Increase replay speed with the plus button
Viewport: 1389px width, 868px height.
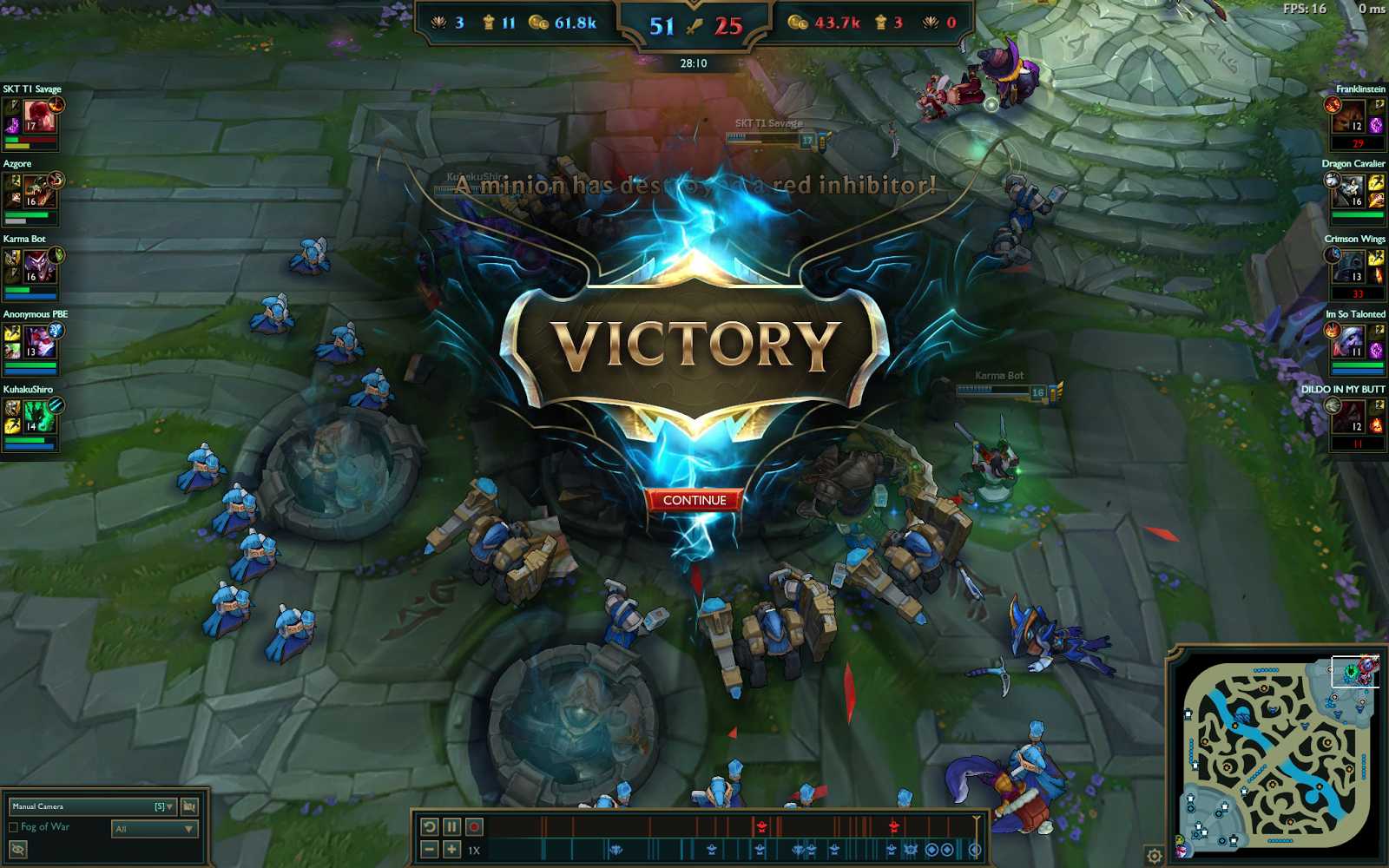tap(451, 850)
